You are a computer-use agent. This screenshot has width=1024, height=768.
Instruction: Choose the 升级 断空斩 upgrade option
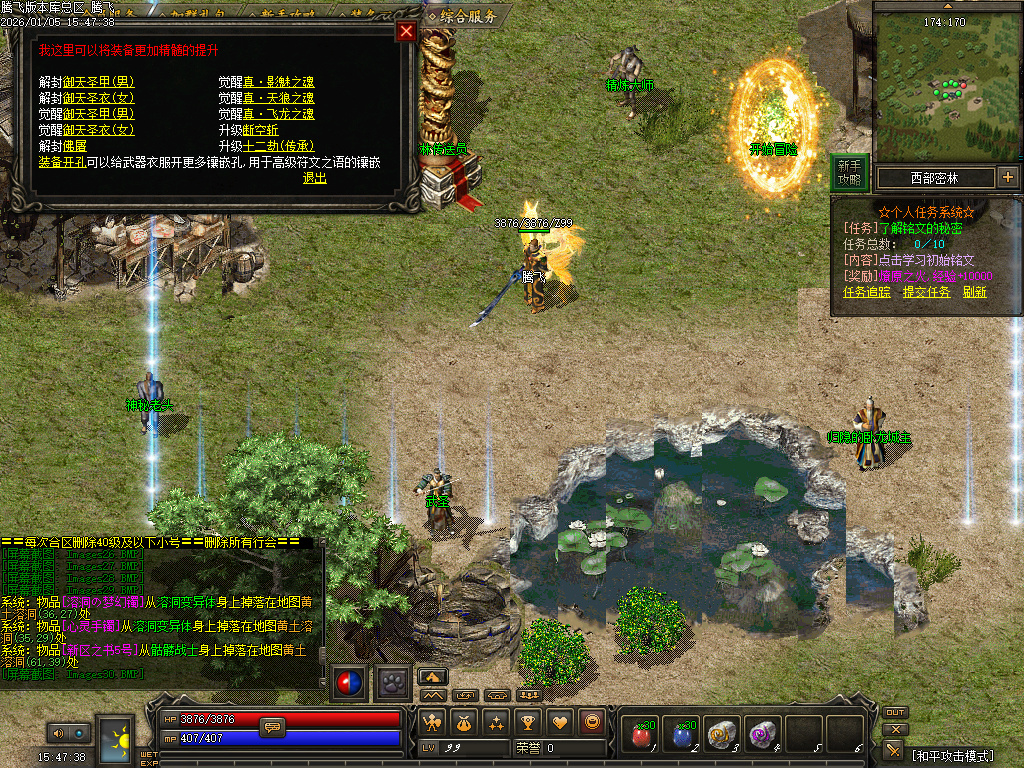[261, 130]
